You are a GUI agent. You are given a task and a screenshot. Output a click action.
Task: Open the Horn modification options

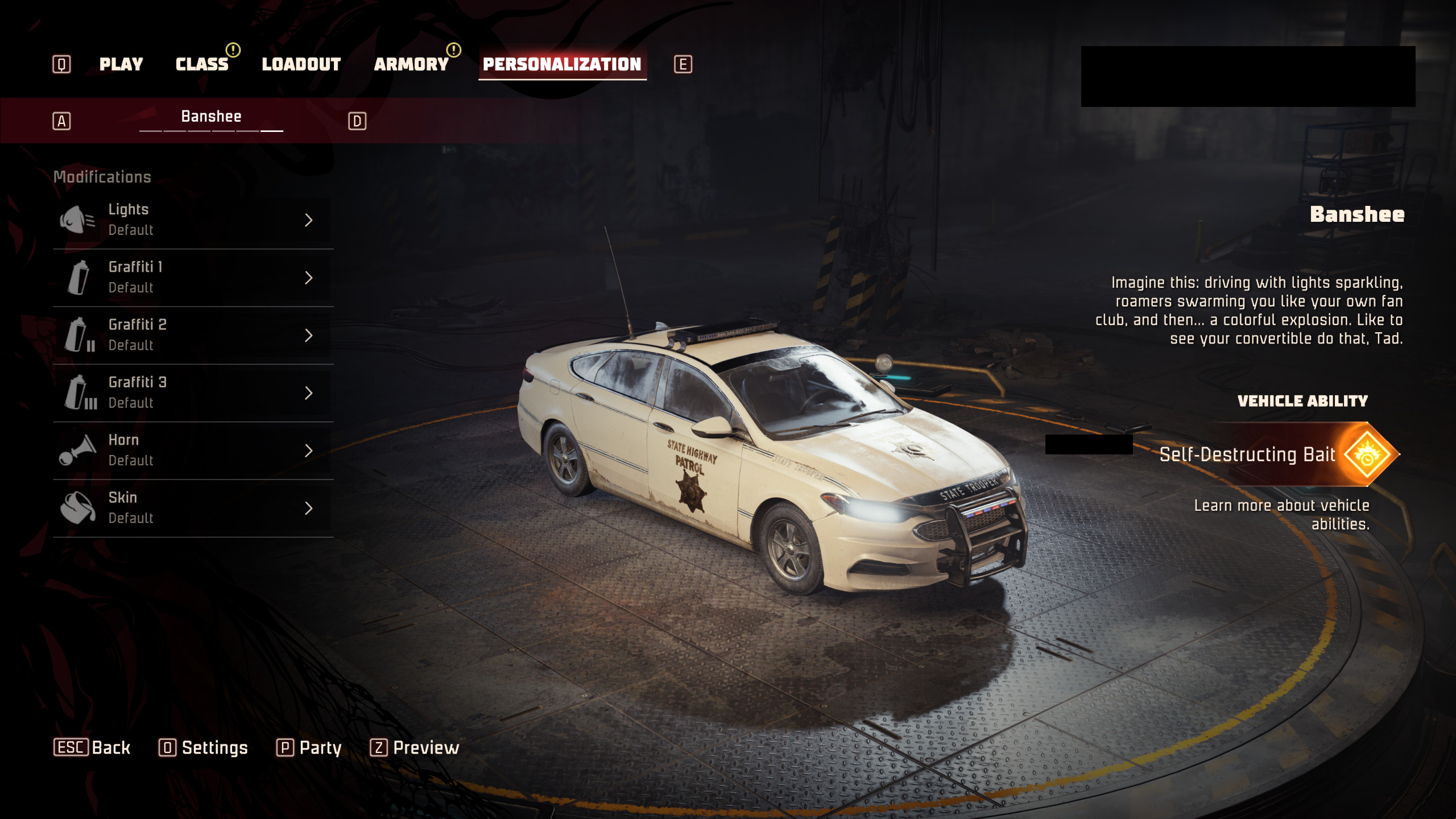pyautogui.click(x=193, y=450)
